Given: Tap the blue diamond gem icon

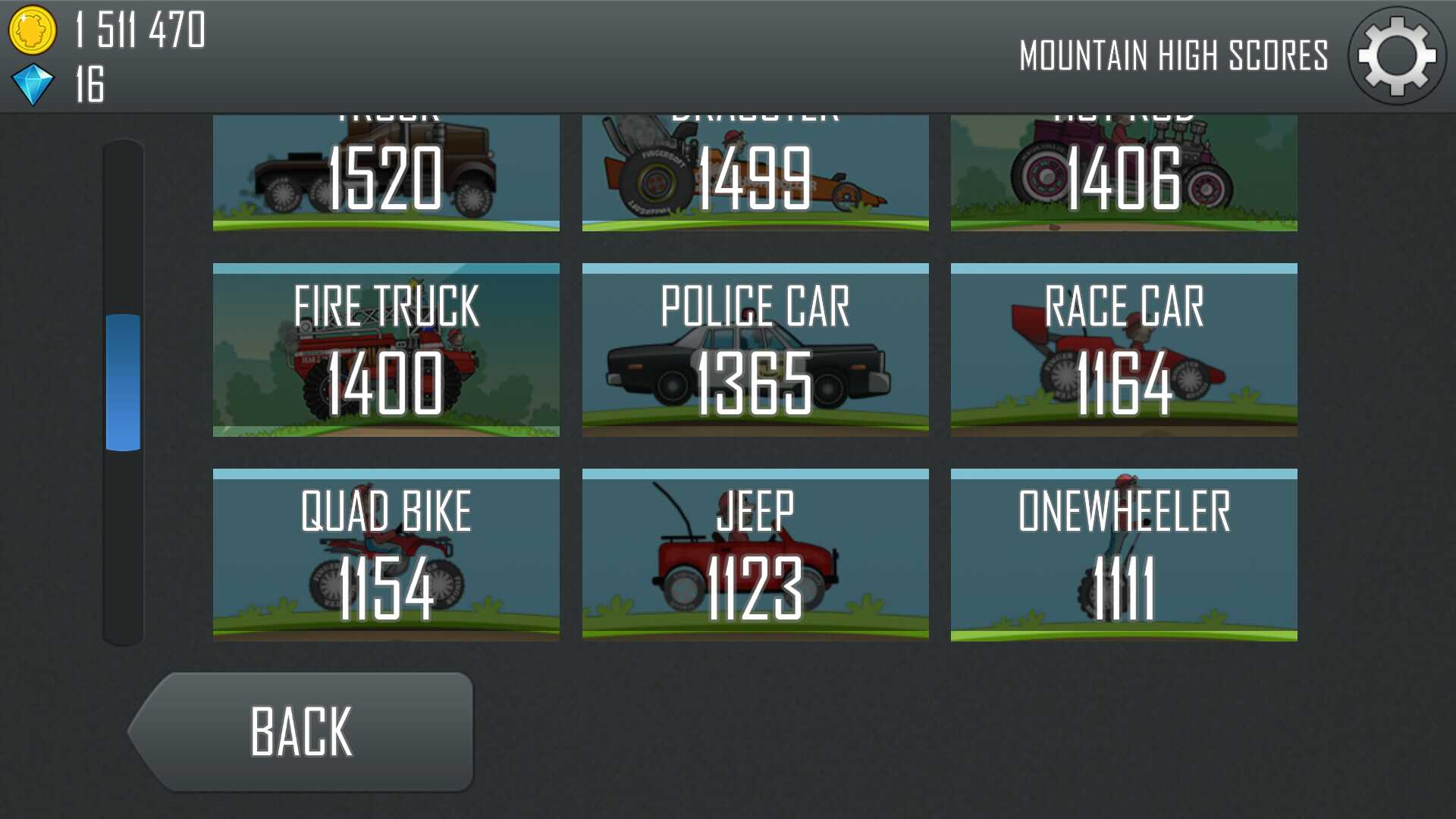Looking at the screenshot, I should pos(33,84).
